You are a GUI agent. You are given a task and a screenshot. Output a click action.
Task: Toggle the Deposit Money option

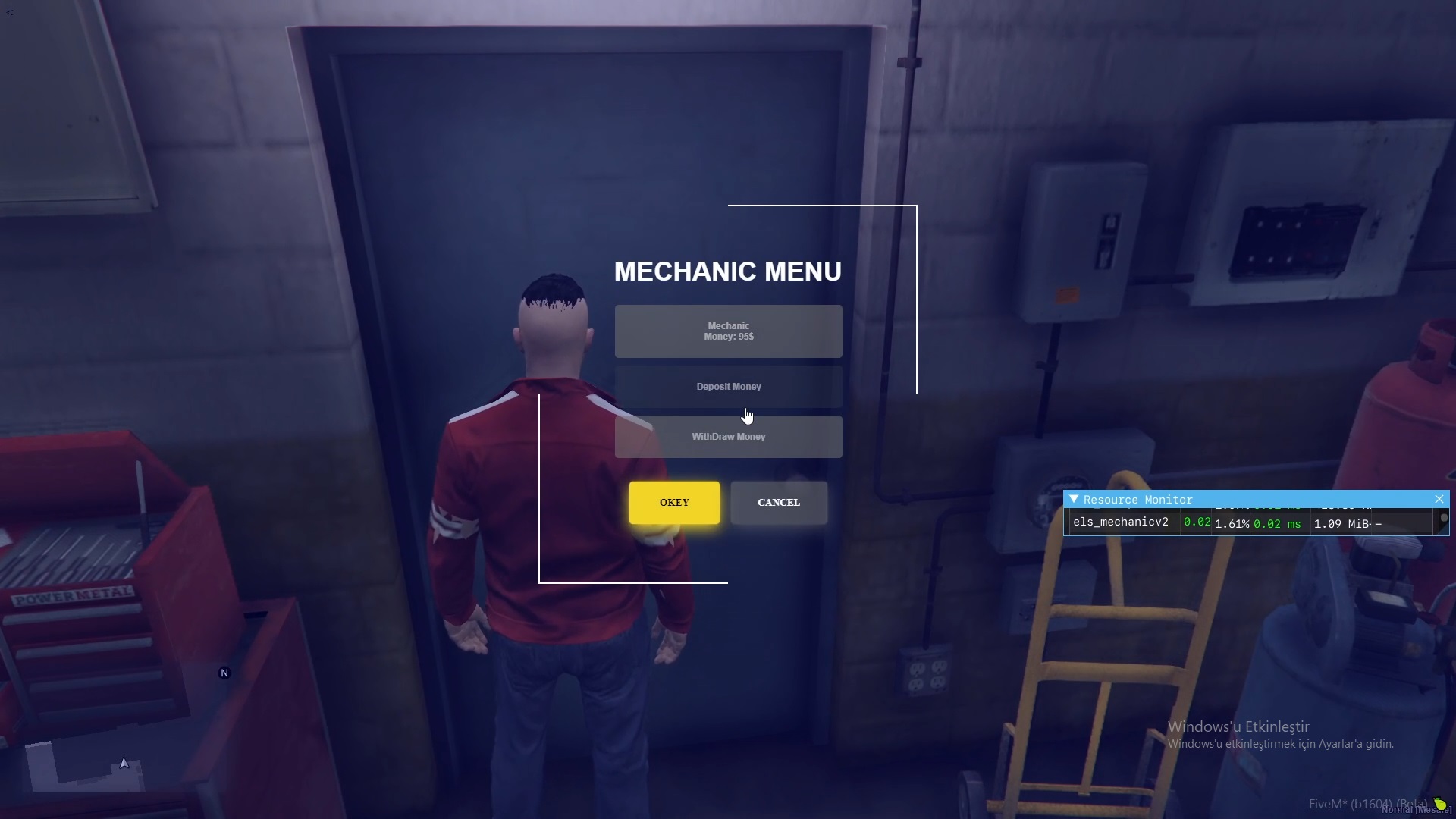click(x=728, y=386)
